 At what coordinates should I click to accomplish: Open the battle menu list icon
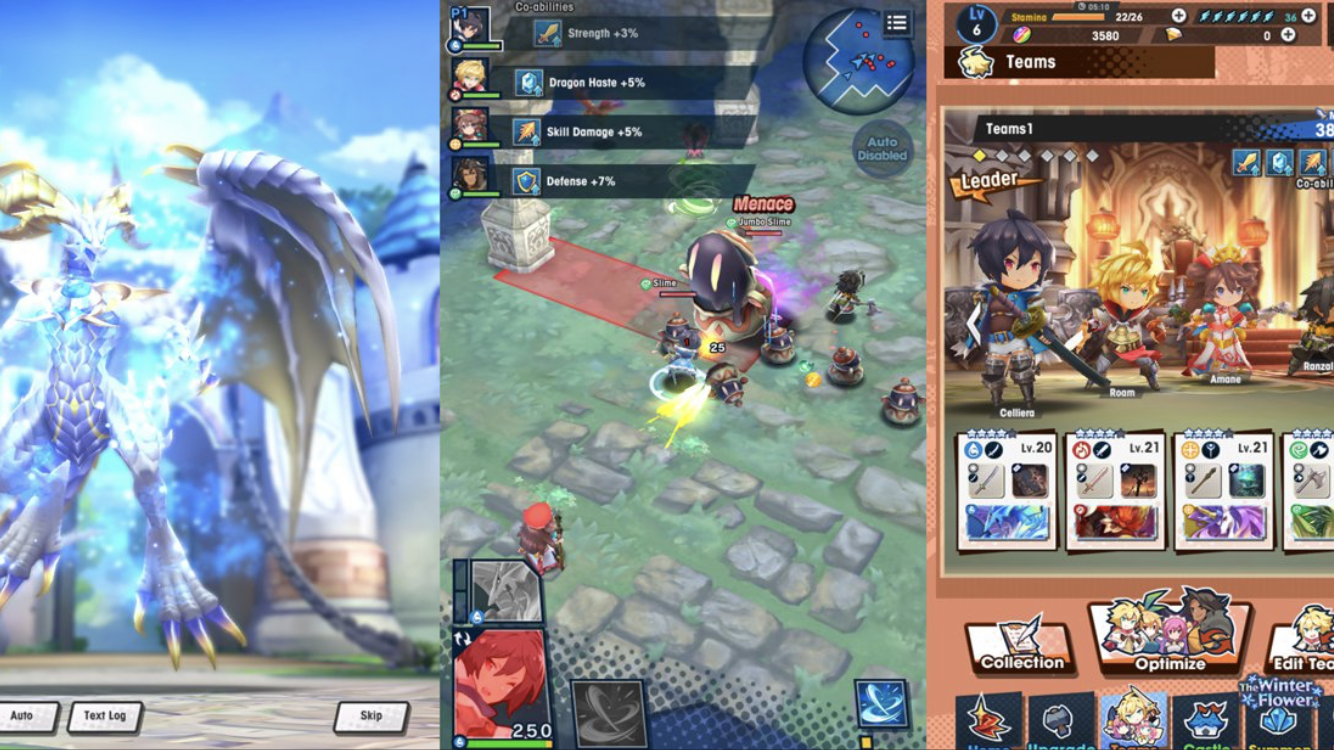click(897, 24)
